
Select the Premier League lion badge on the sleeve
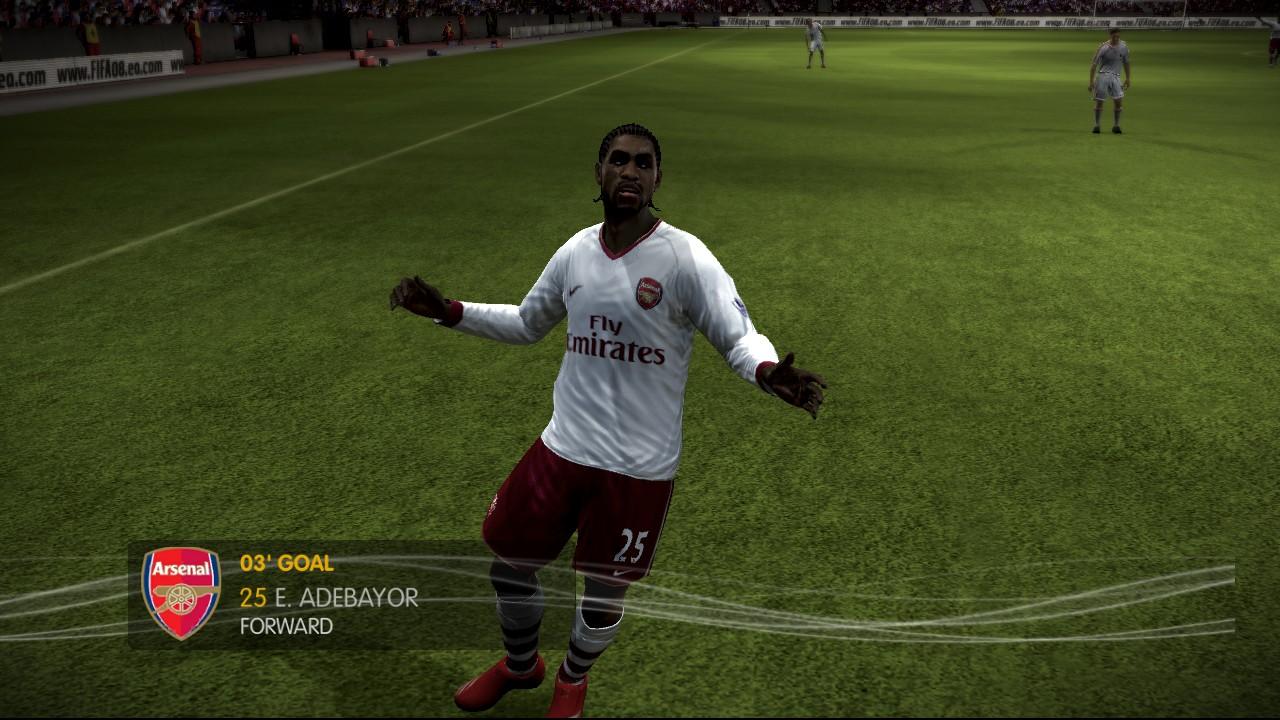coord(740,306)
